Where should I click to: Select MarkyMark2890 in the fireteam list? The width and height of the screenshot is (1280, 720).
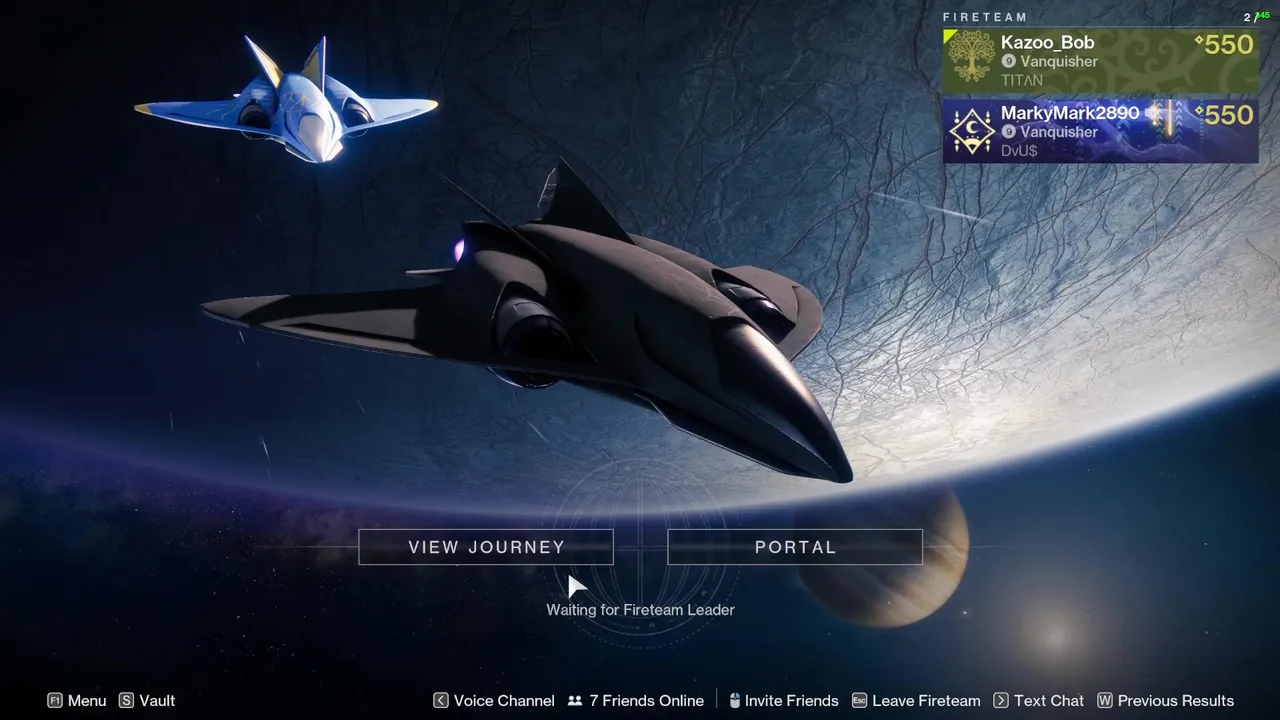tap(1100, 130)
